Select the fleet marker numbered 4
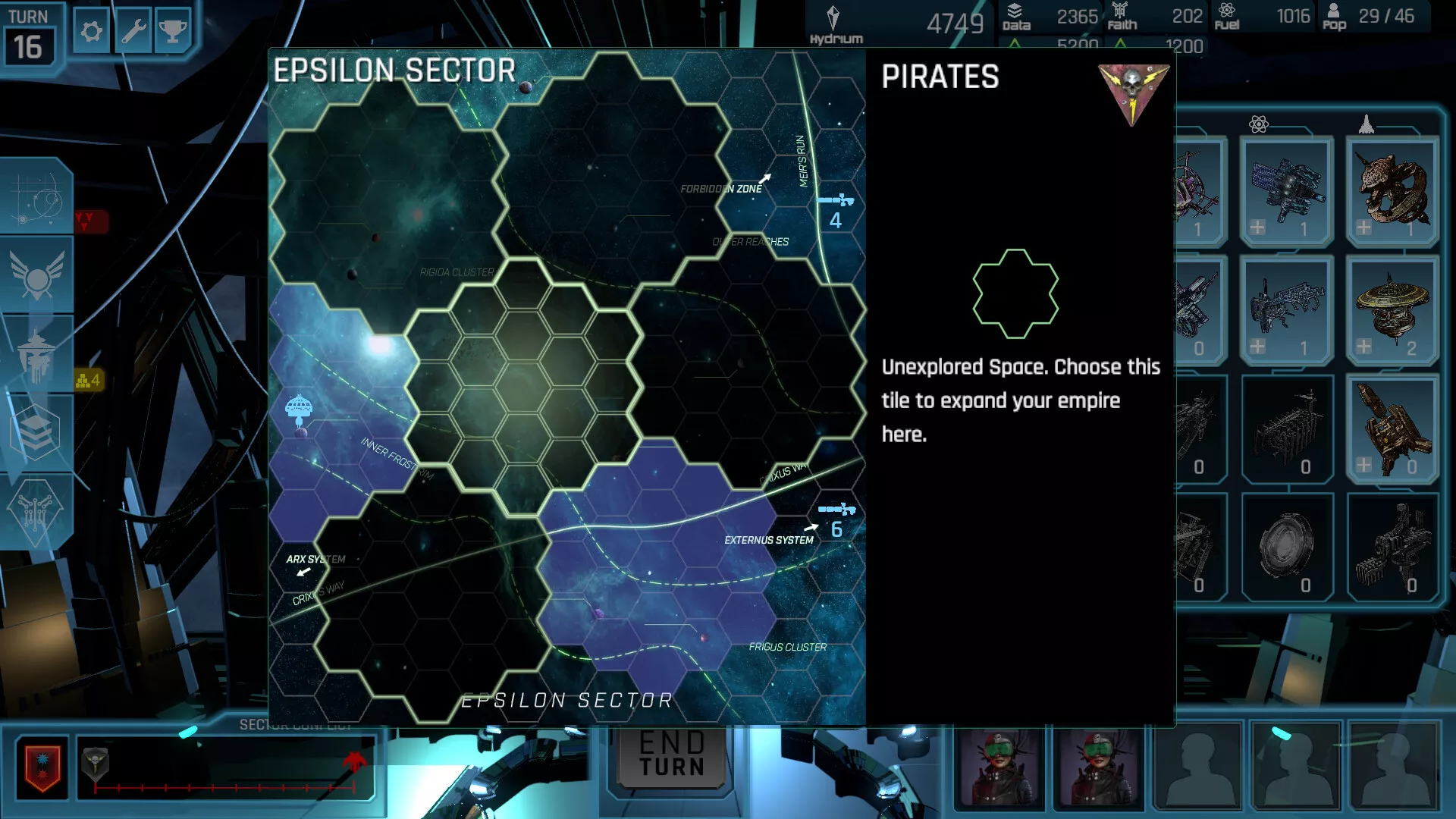The height and width of the screenshot is (819, 1456). pos(836,211)
